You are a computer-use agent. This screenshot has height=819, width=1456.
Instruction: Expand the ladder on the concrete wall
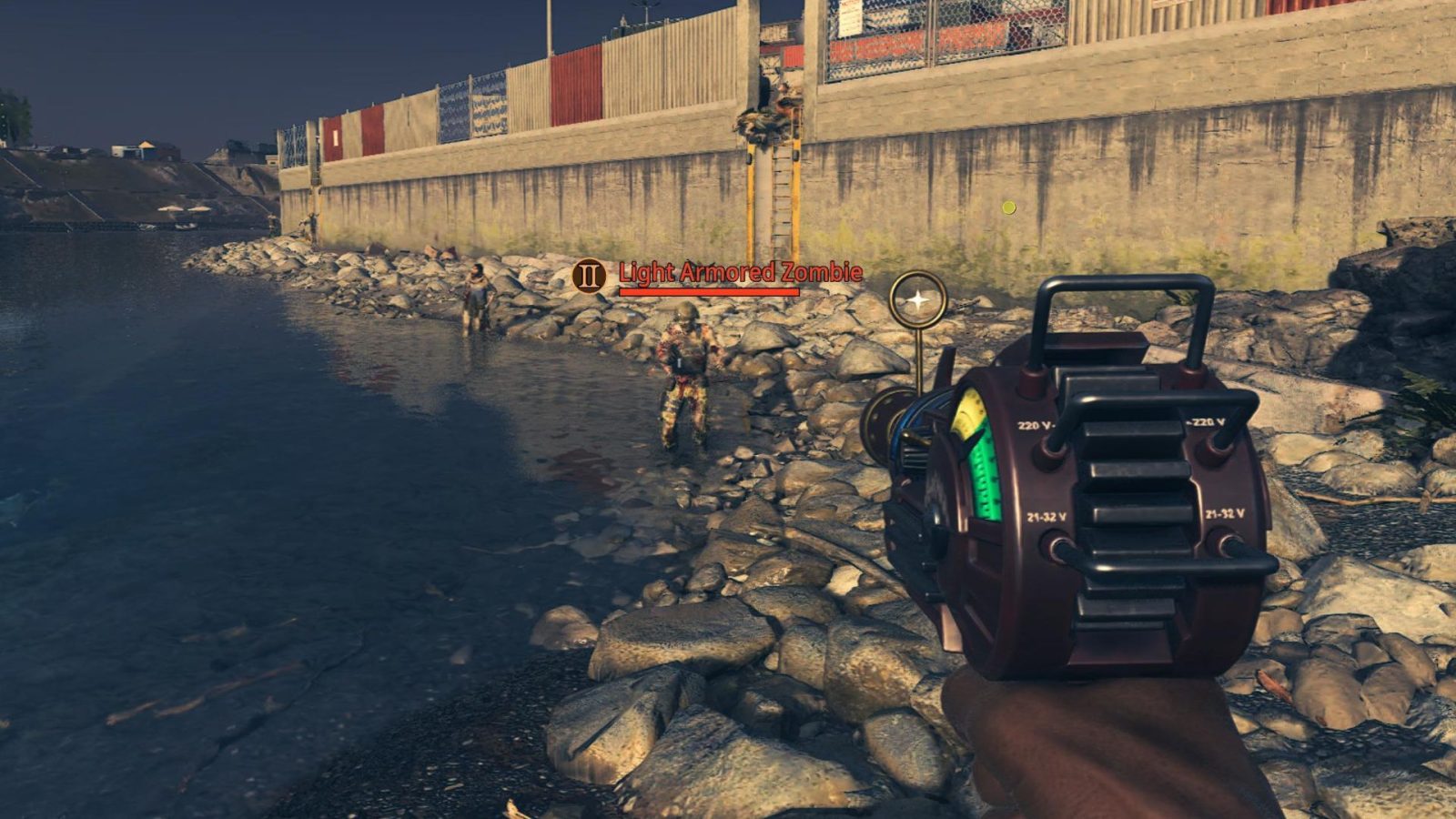(x=781, y=191)
